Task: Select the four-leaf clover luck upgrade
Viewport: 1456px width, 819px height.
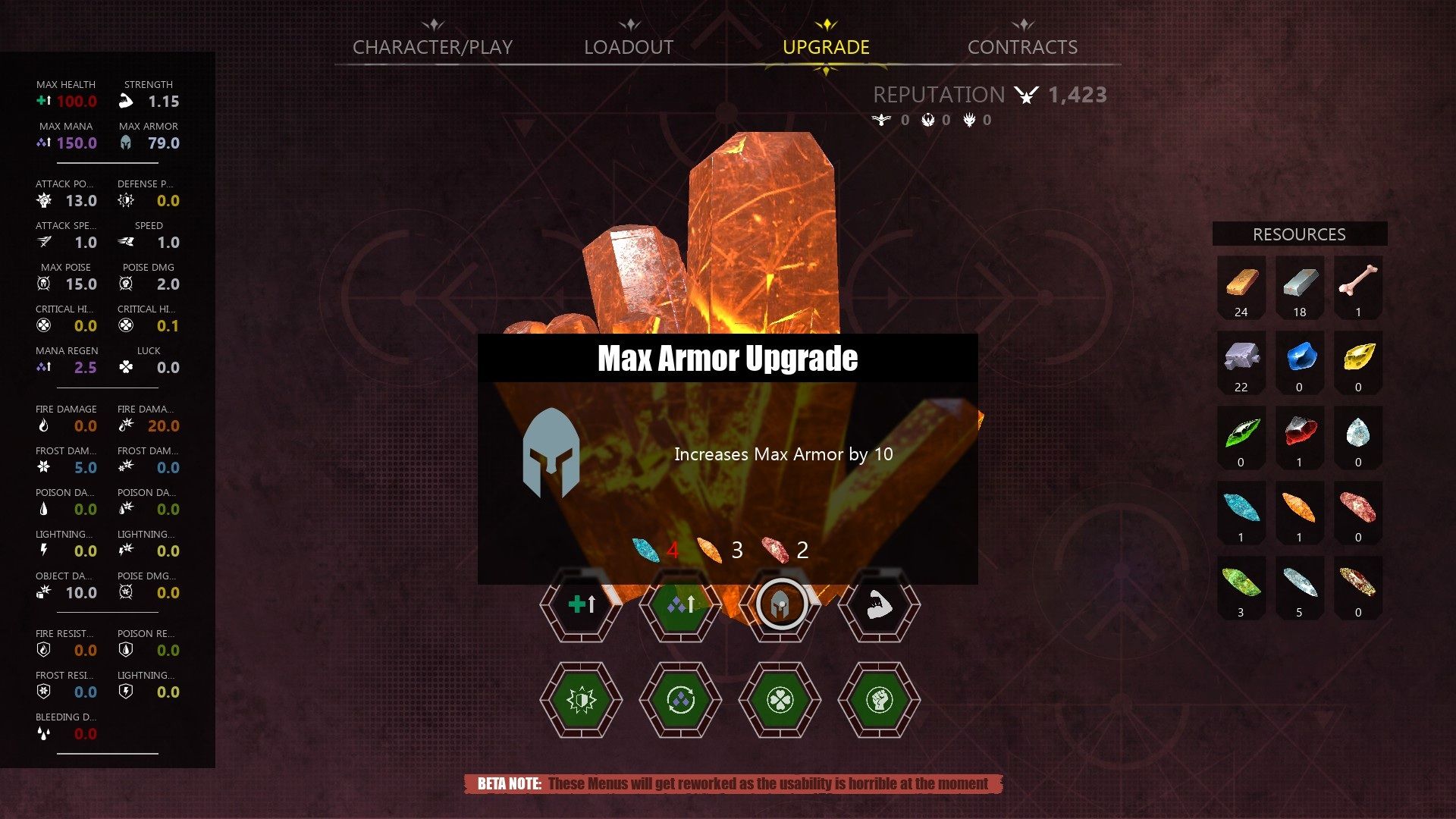Action: (780, 700)
